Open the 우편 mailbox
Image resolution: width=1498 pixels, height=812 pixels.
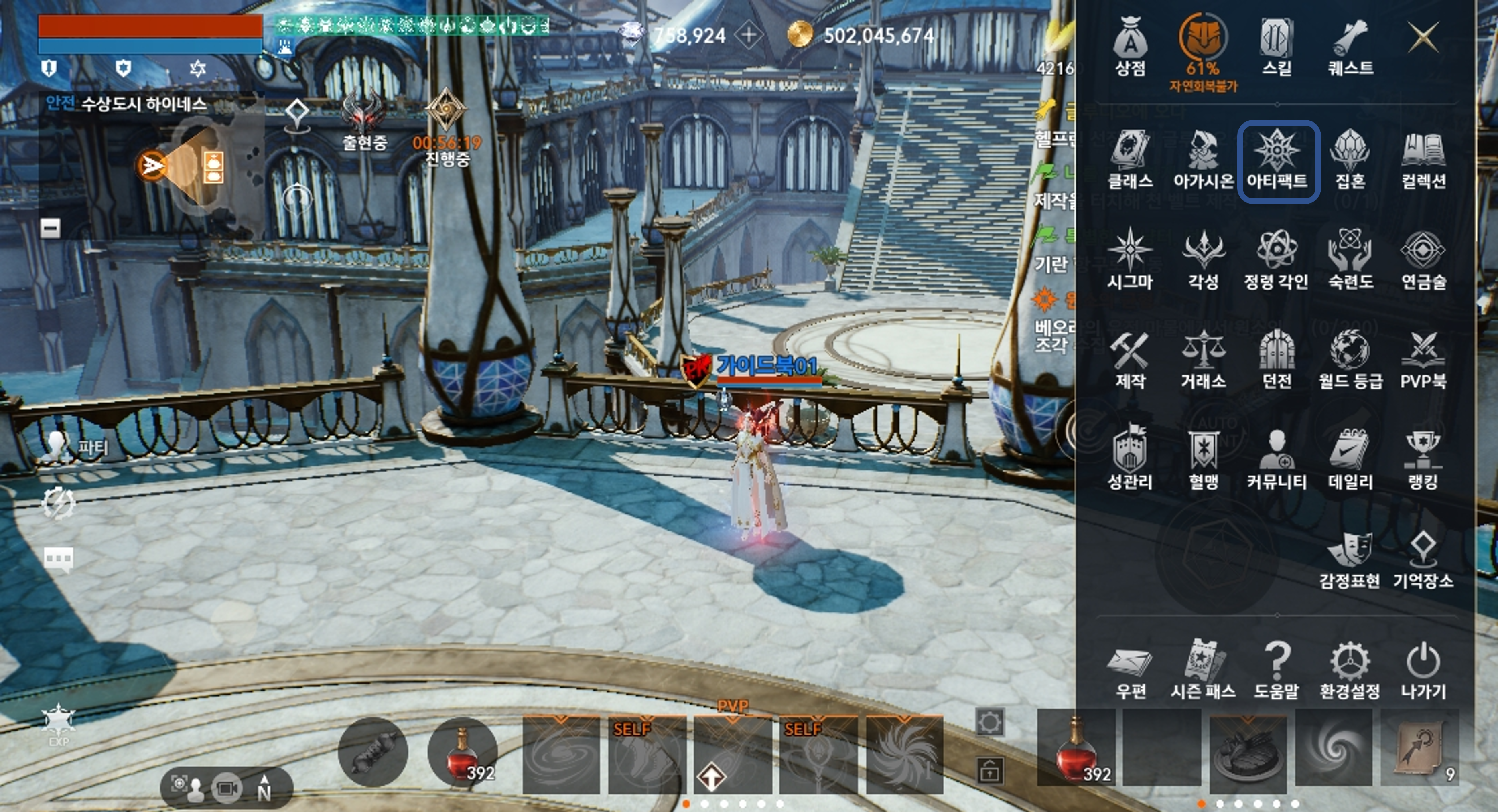click(1130, 671)
